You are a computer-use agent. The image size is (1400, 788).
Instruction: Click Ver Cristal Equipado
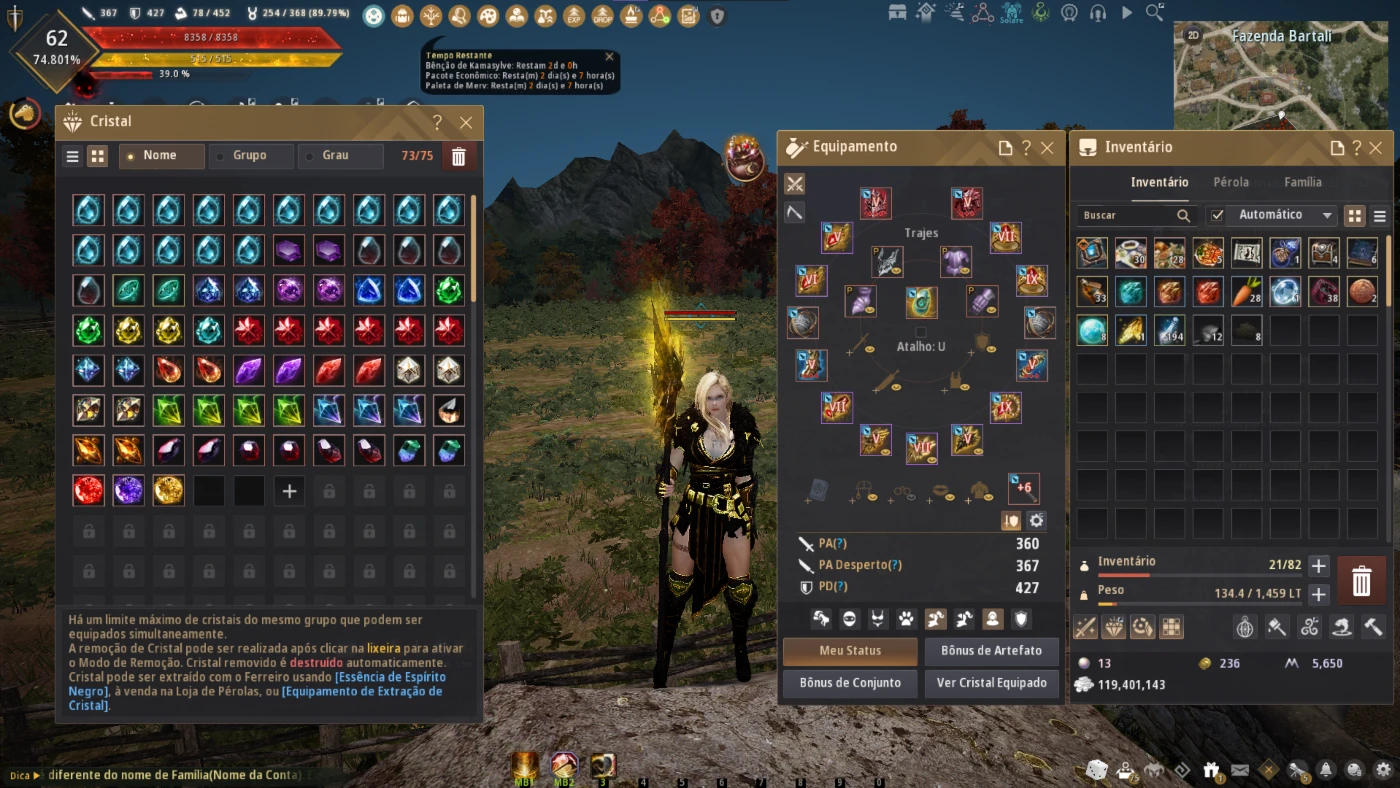coord(991,683)
